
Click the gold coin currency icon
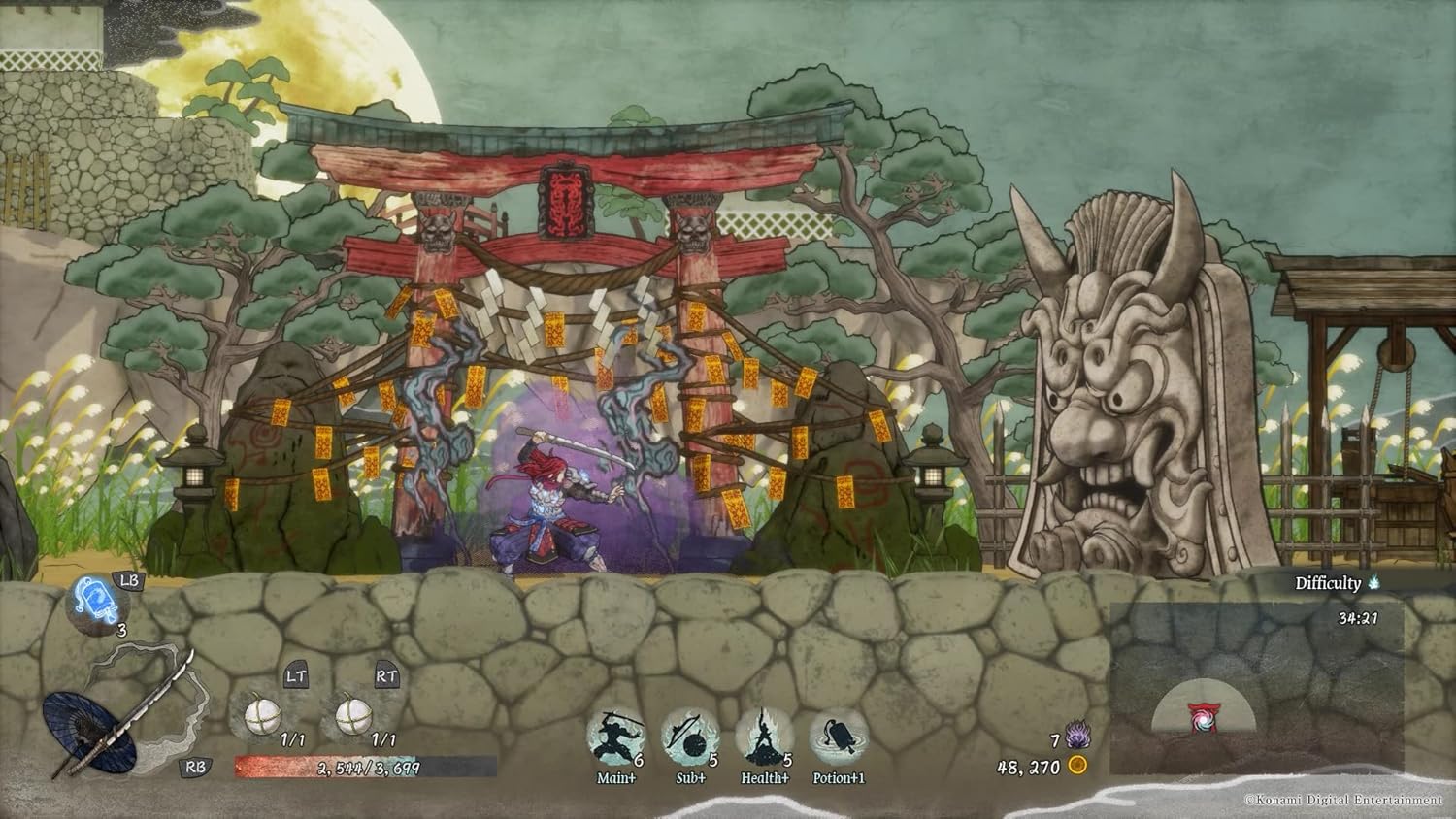coord(1076,766)
